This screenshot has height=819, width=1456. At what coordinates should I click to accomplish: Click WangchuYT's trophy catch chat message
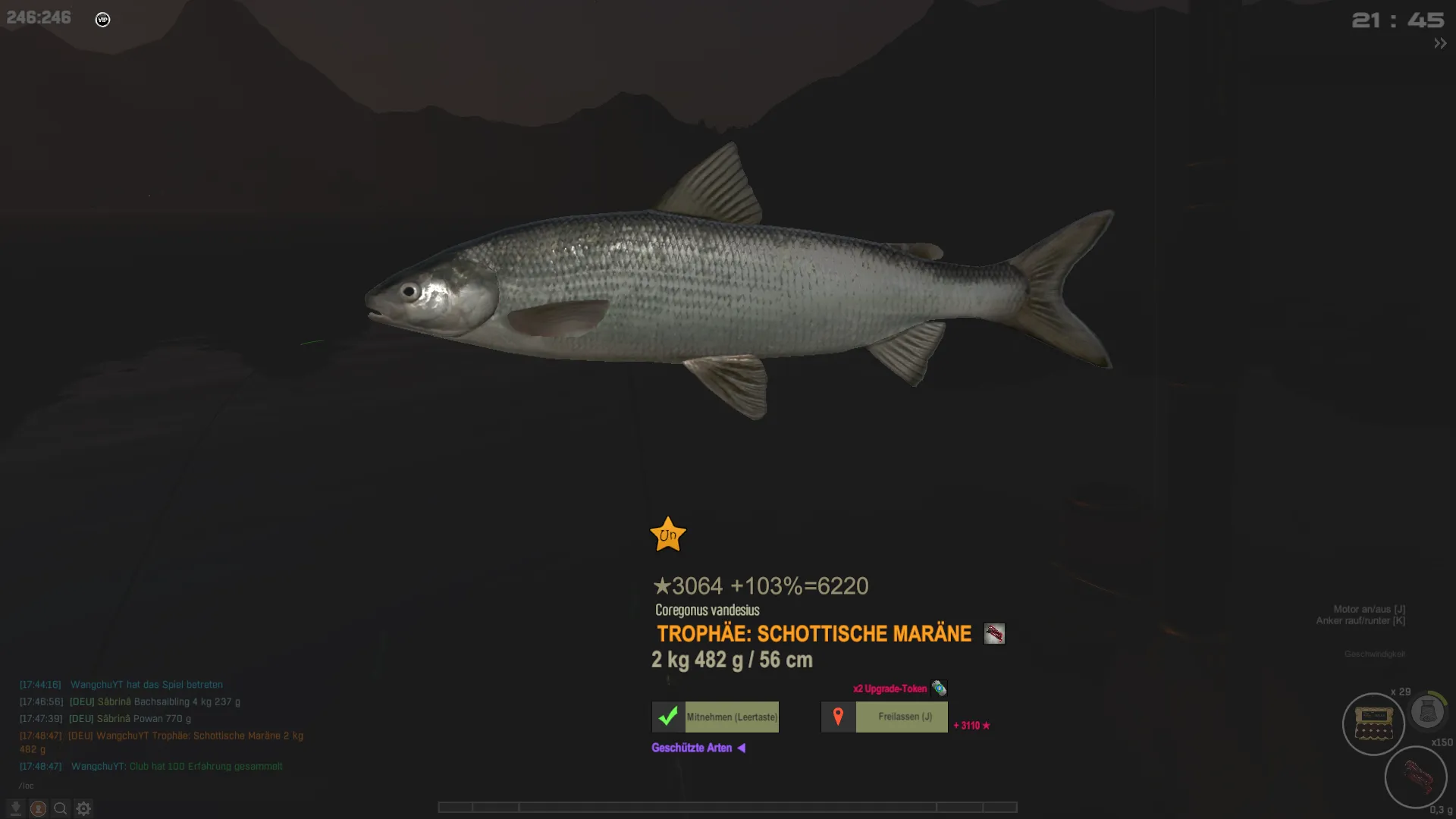click(x=186, y=736)
